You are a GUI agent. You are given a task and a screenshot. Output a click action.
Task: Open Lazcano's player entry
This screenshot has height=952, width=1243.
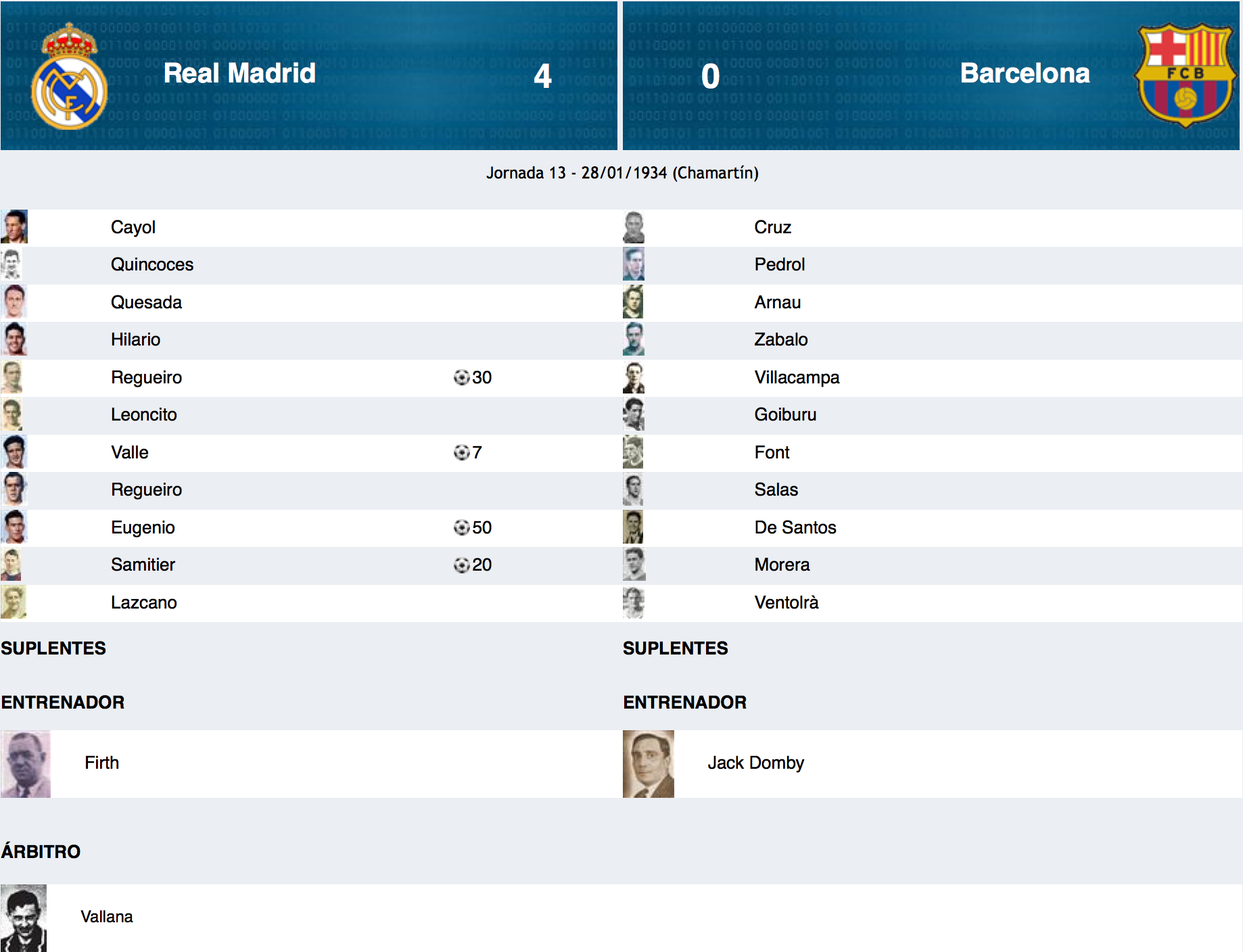tap(144, 603)
